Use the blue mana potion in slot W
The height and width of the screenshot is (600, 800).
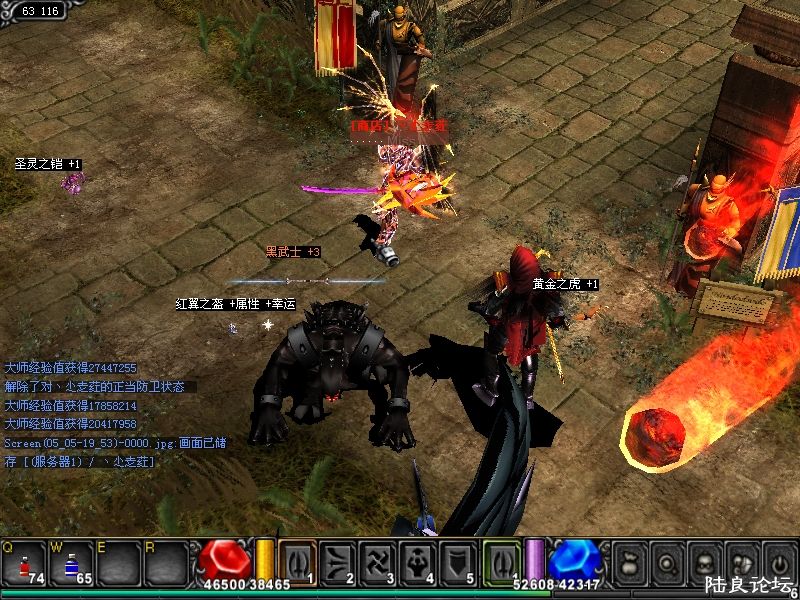[x=71, y=563]
